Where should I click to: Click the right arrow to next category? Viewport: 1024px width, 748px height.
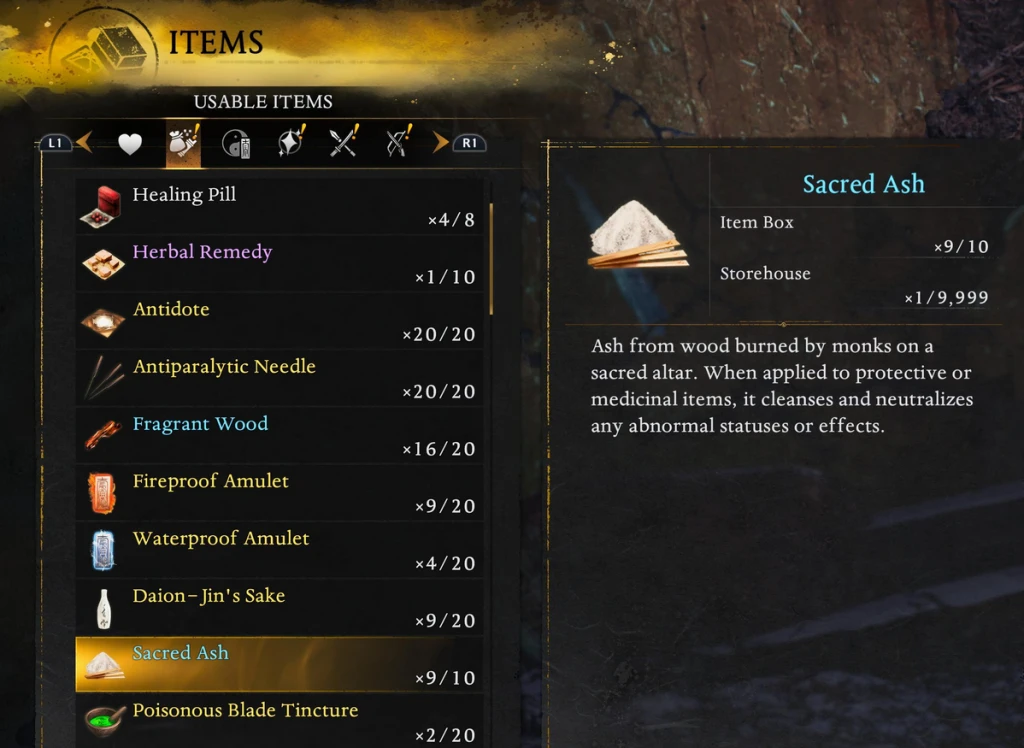[x=440, y=144]
